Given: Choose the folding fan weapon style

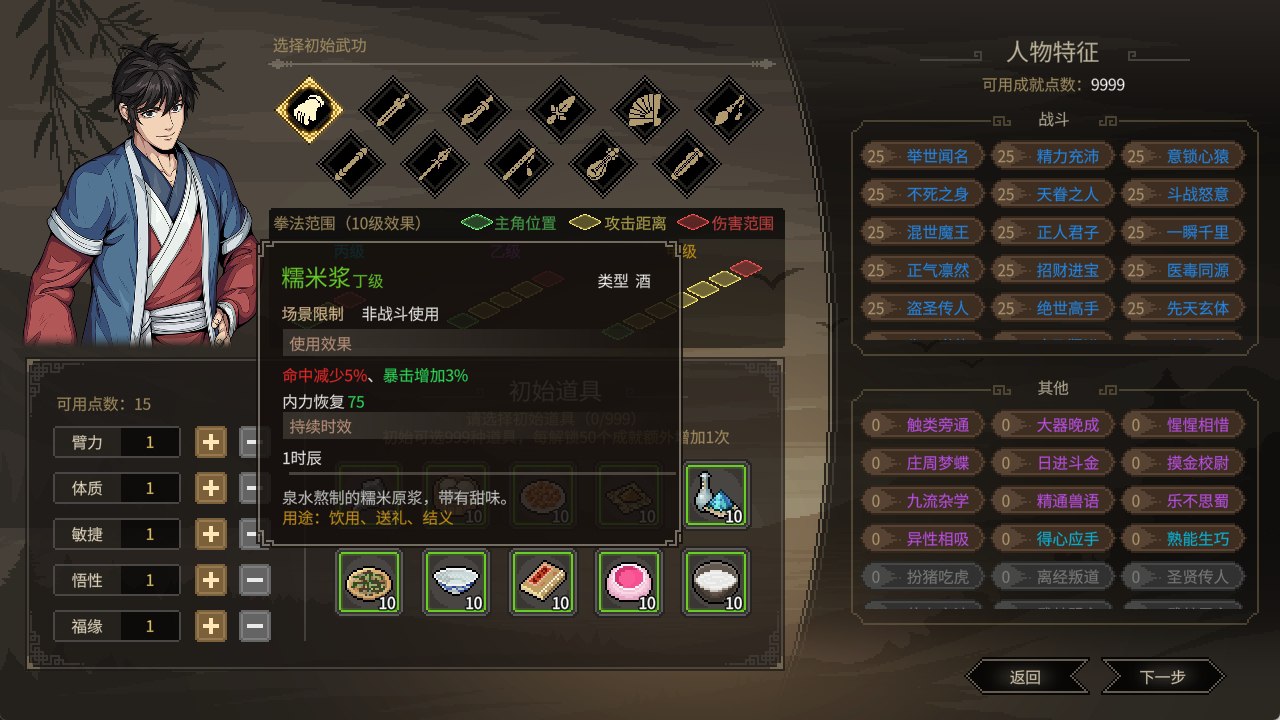Looking at the screenshot, I should tap(644, 111).
